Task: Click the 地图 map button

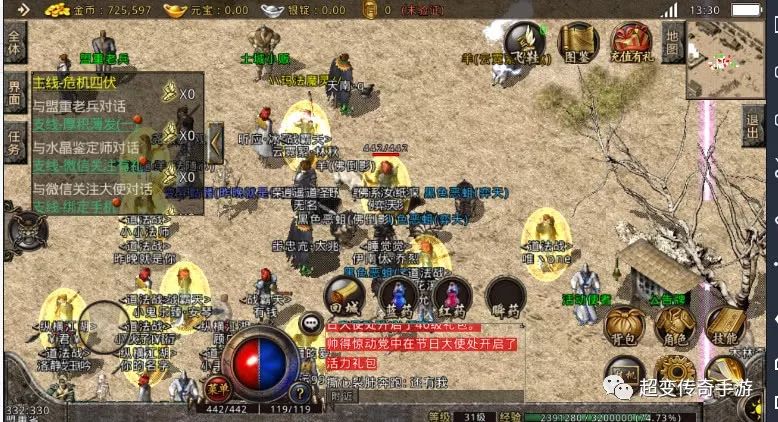Action: coord(673,43)
